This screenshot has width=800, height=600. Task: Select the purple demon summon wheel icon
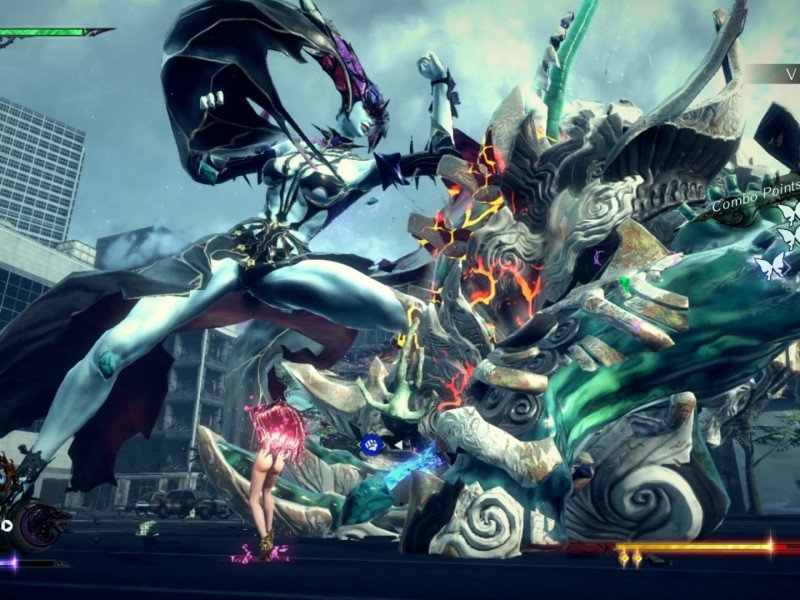click(42, 523)
